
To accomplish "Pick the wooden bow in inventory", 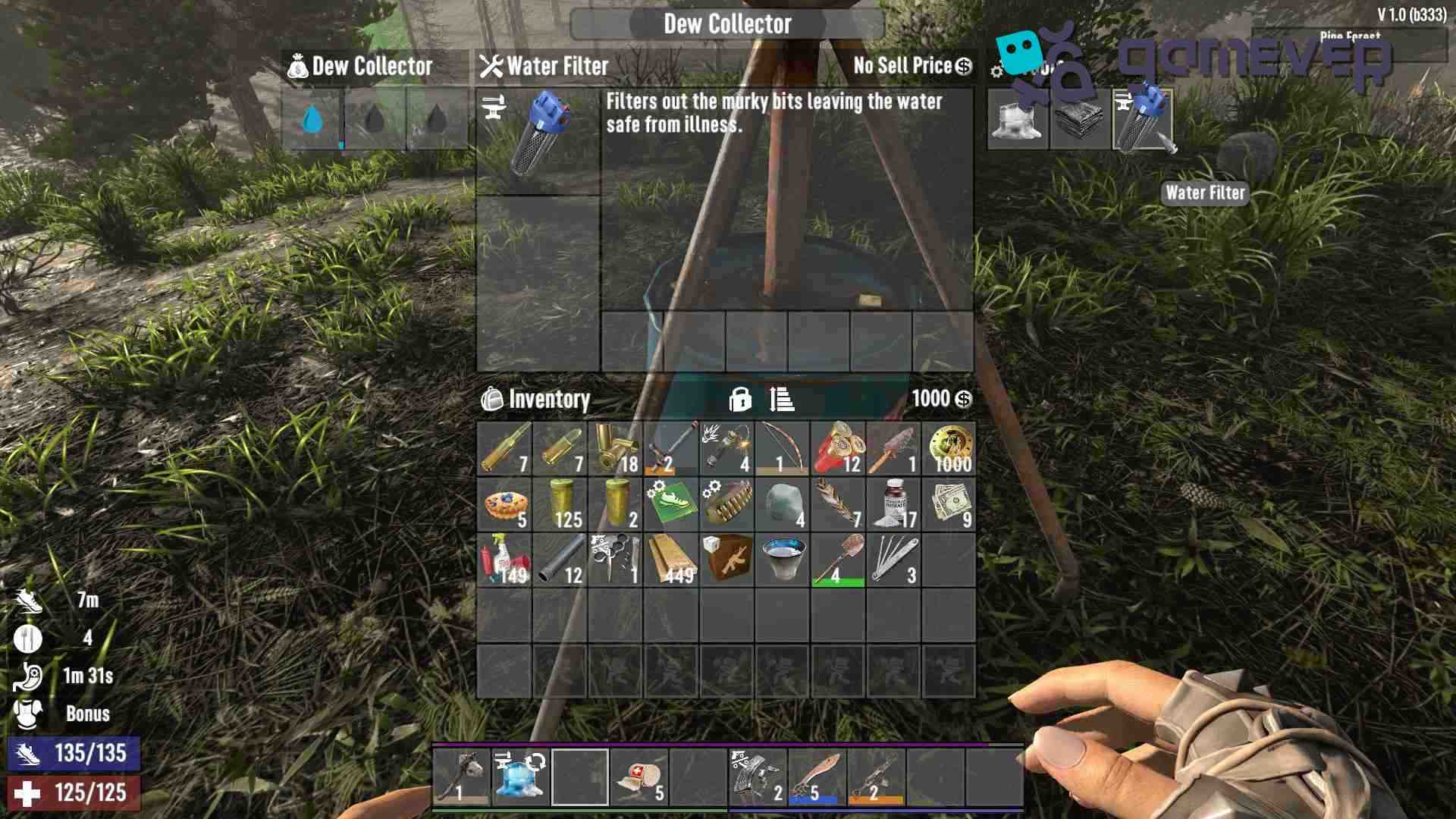I will (783, 449).
